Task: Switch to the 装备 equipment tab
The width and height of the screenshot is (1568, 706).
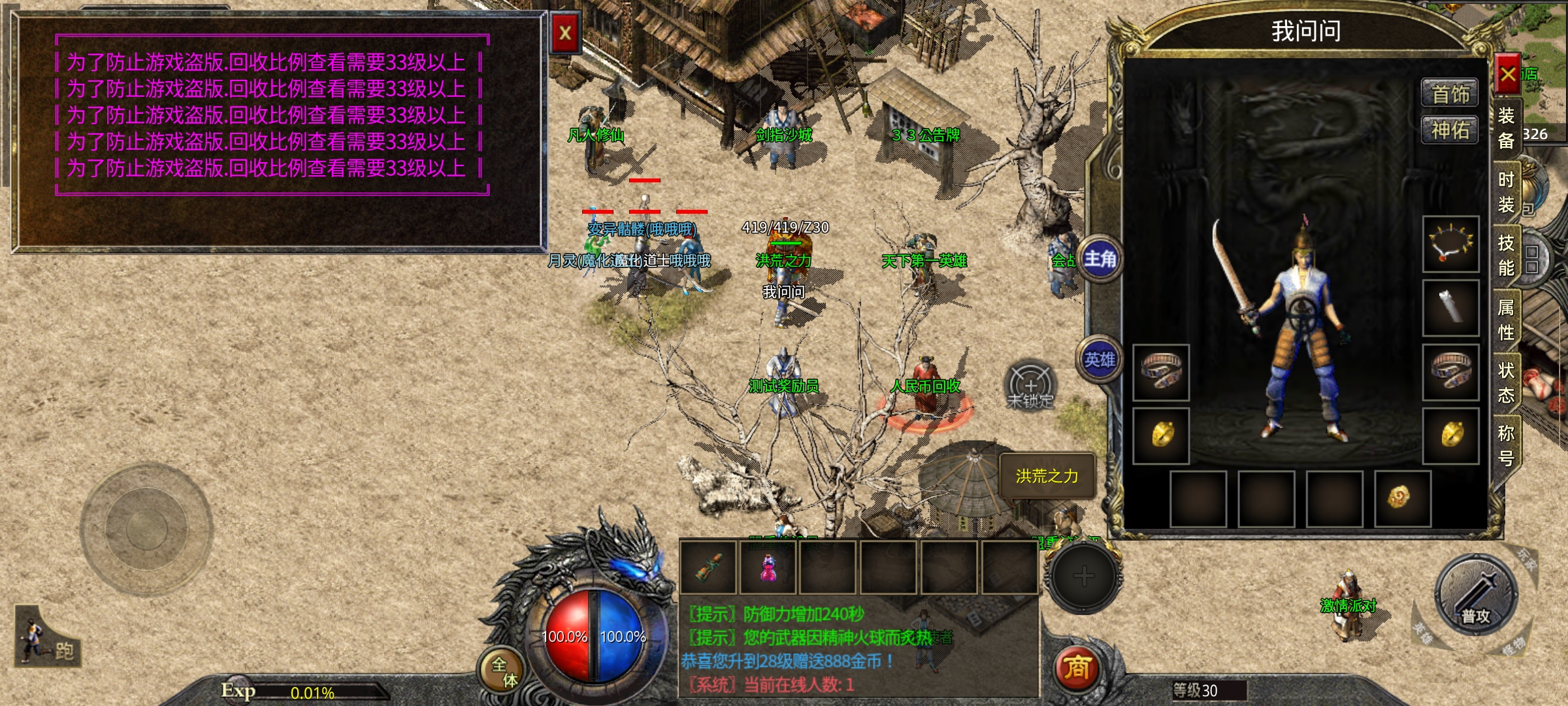Action: coord(1506,128)
